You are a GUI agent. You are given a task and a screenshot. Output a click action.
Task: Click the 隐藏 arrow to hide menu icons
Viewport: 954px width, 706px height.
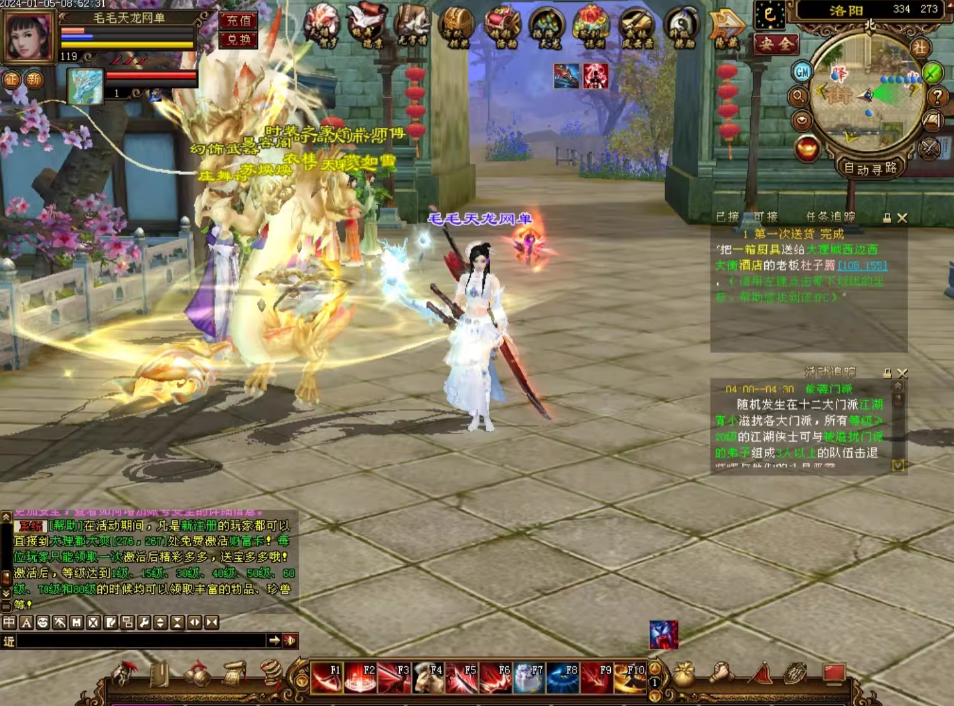tap(726, 25)
